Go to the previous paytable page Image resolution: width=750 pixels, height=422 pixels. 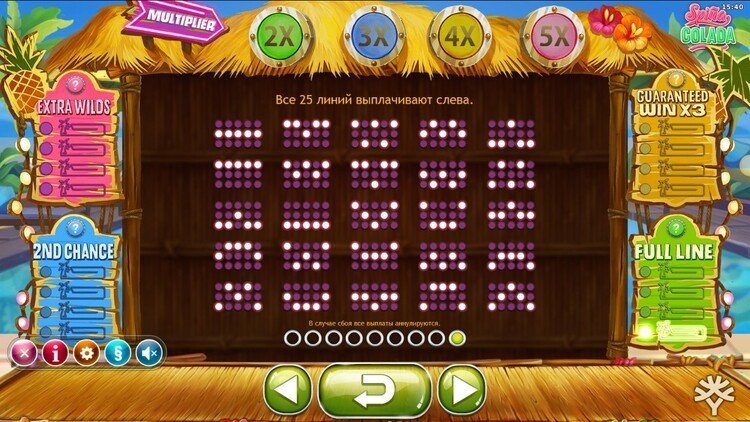coord(288,389)
